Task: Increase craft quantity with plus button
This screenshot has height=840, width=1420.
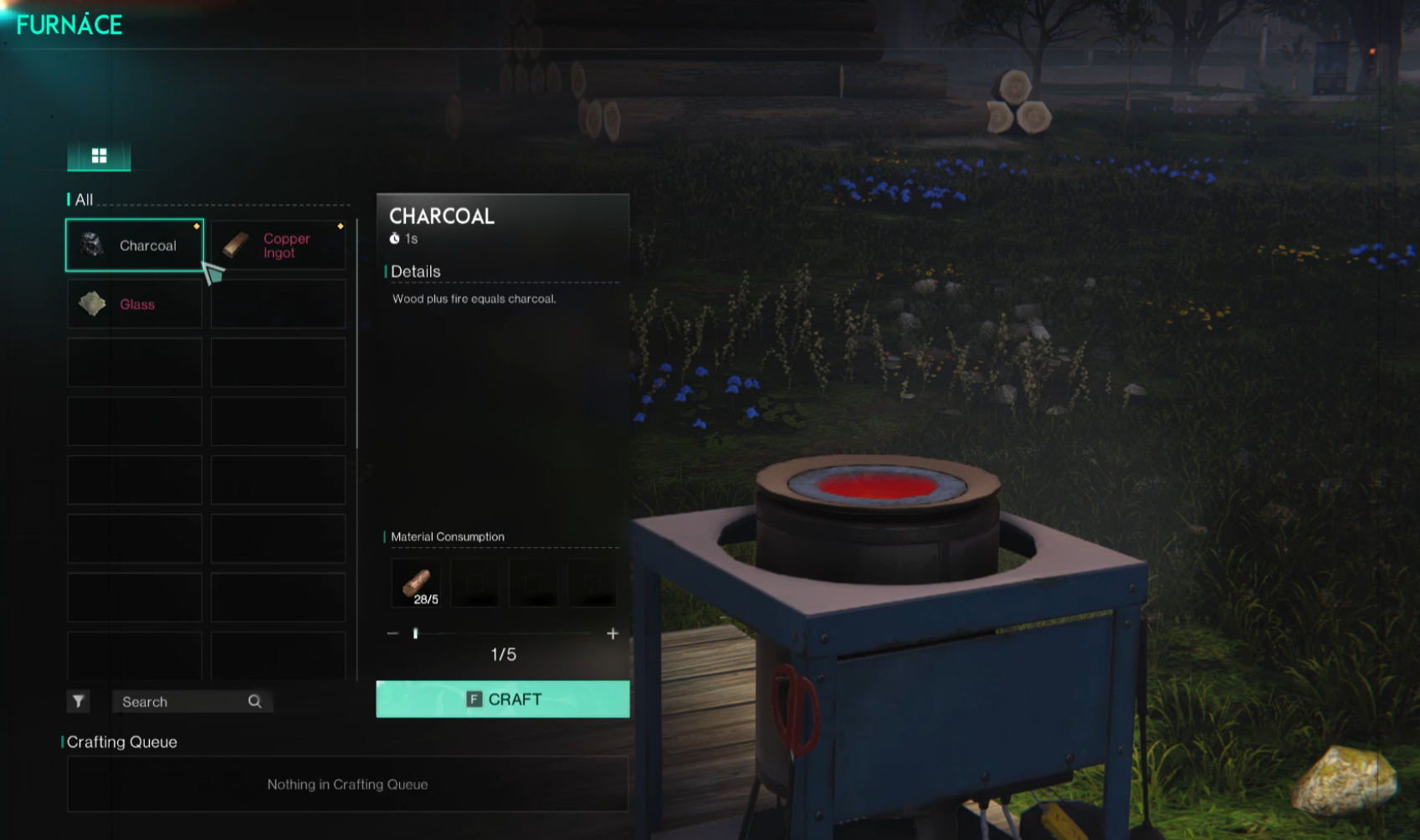Action: click(x=613, y=634)
